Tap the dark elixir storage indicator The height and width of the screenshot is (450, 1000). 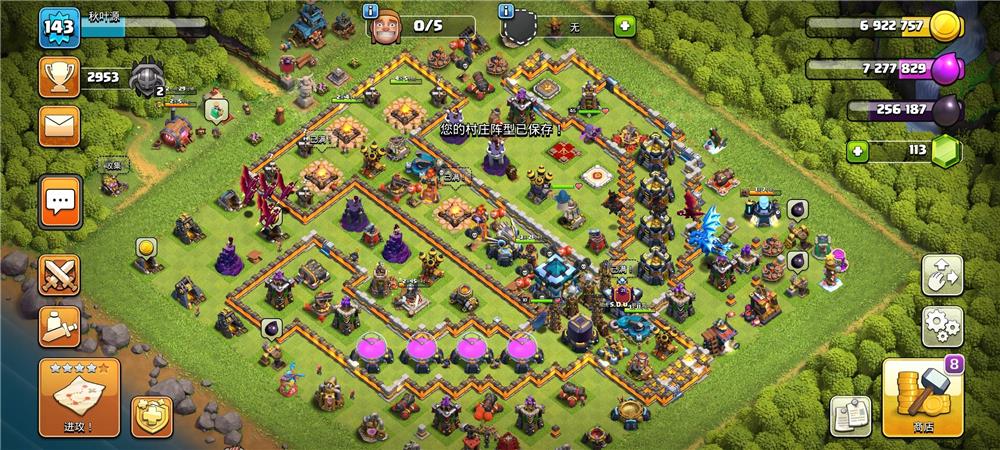(x=944, y=110)
